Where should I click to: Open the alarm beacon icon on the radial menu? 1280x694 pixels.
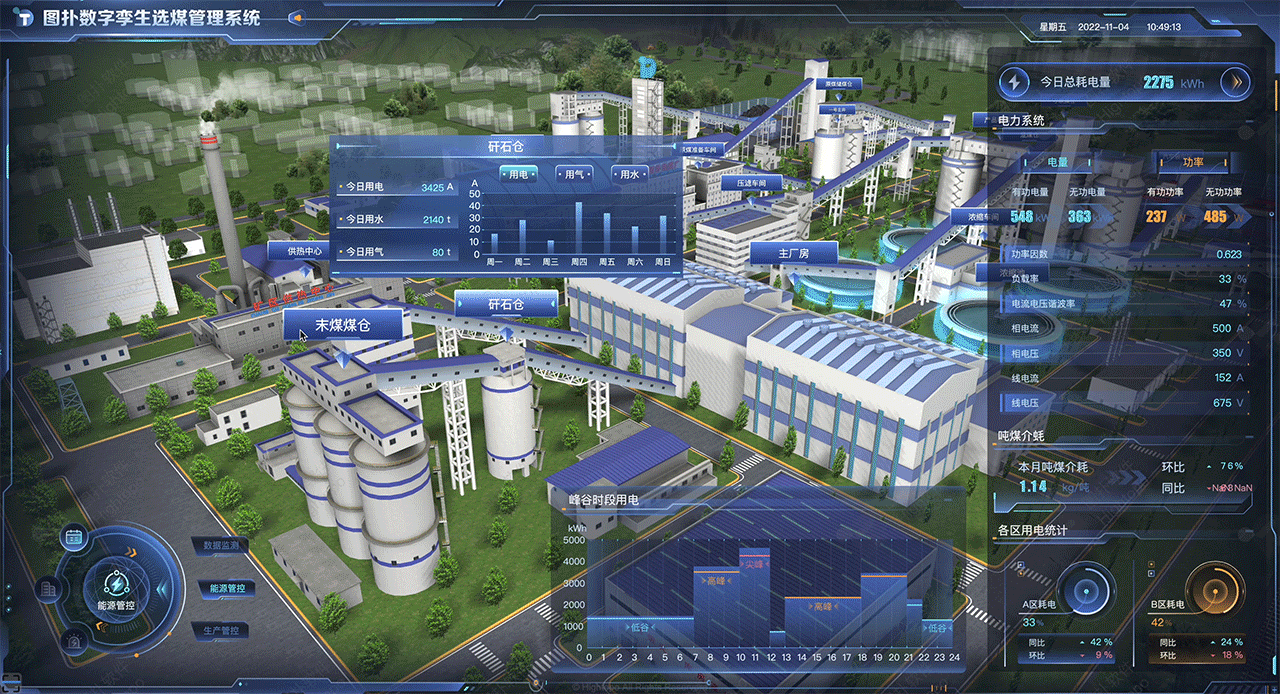[73, 641]
